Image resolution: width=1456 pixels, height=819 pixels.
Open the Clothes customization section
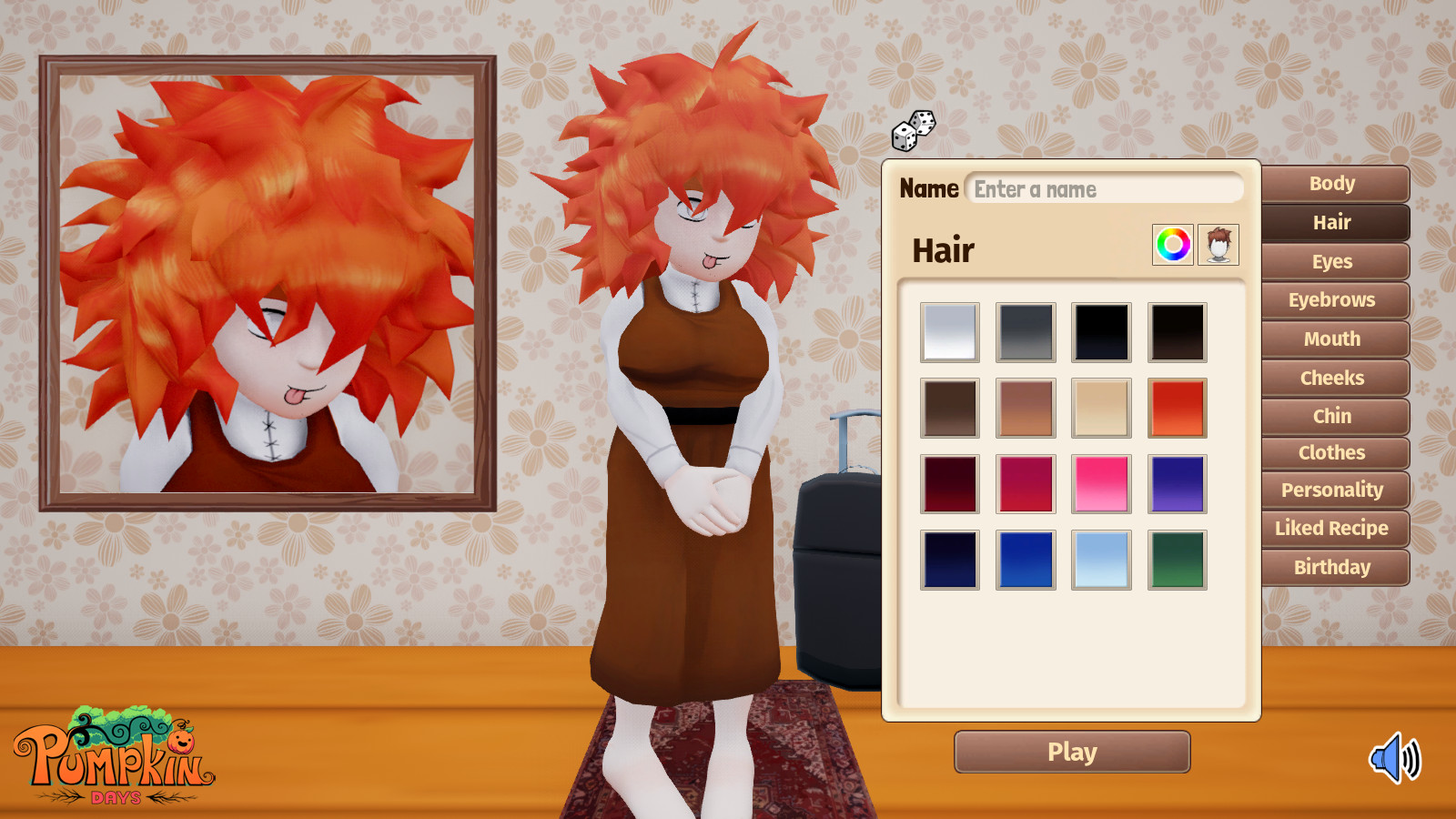tap(1333, 452)
